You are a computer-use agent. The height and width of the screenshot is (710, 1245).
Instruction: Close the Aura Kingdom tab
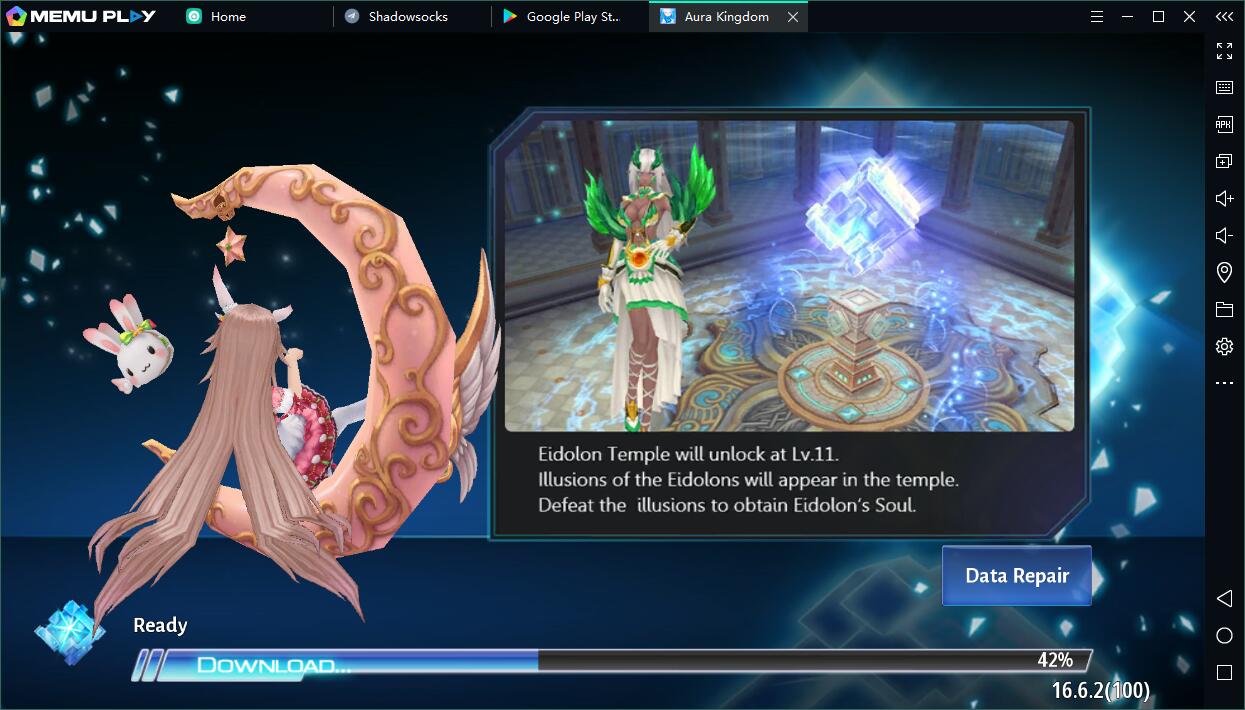[x=793, y=17]
